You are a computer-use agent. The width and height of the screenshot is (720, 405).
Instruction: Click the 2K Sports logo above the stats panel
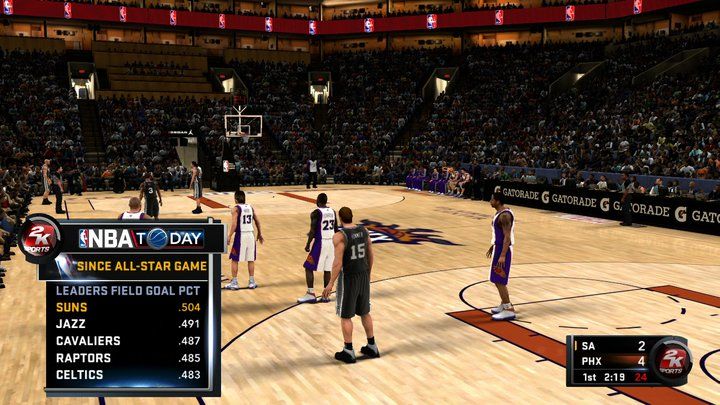[40, 238]
